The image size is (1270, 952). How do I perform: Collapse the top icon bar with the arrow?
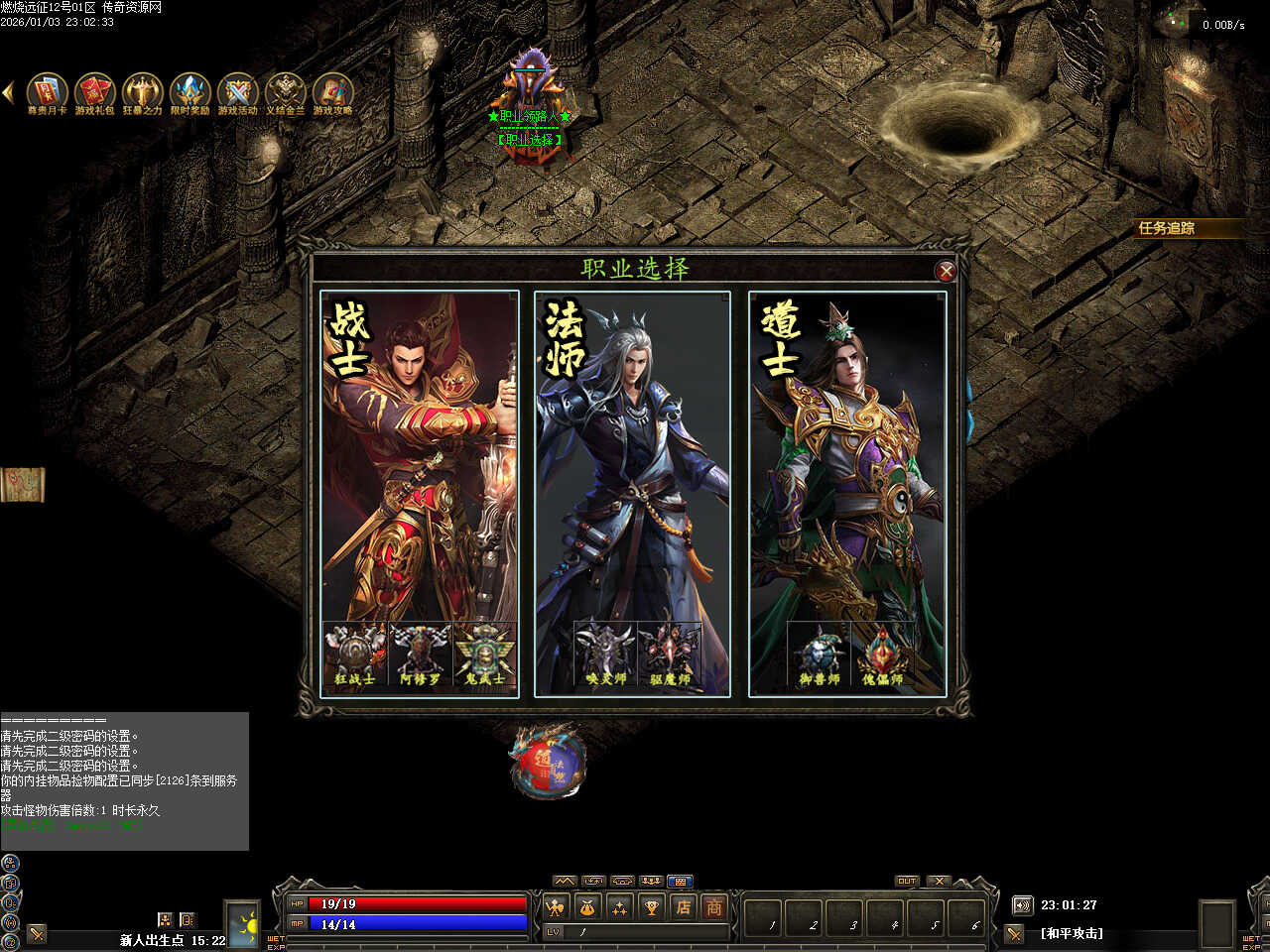(x=8, y=92)
